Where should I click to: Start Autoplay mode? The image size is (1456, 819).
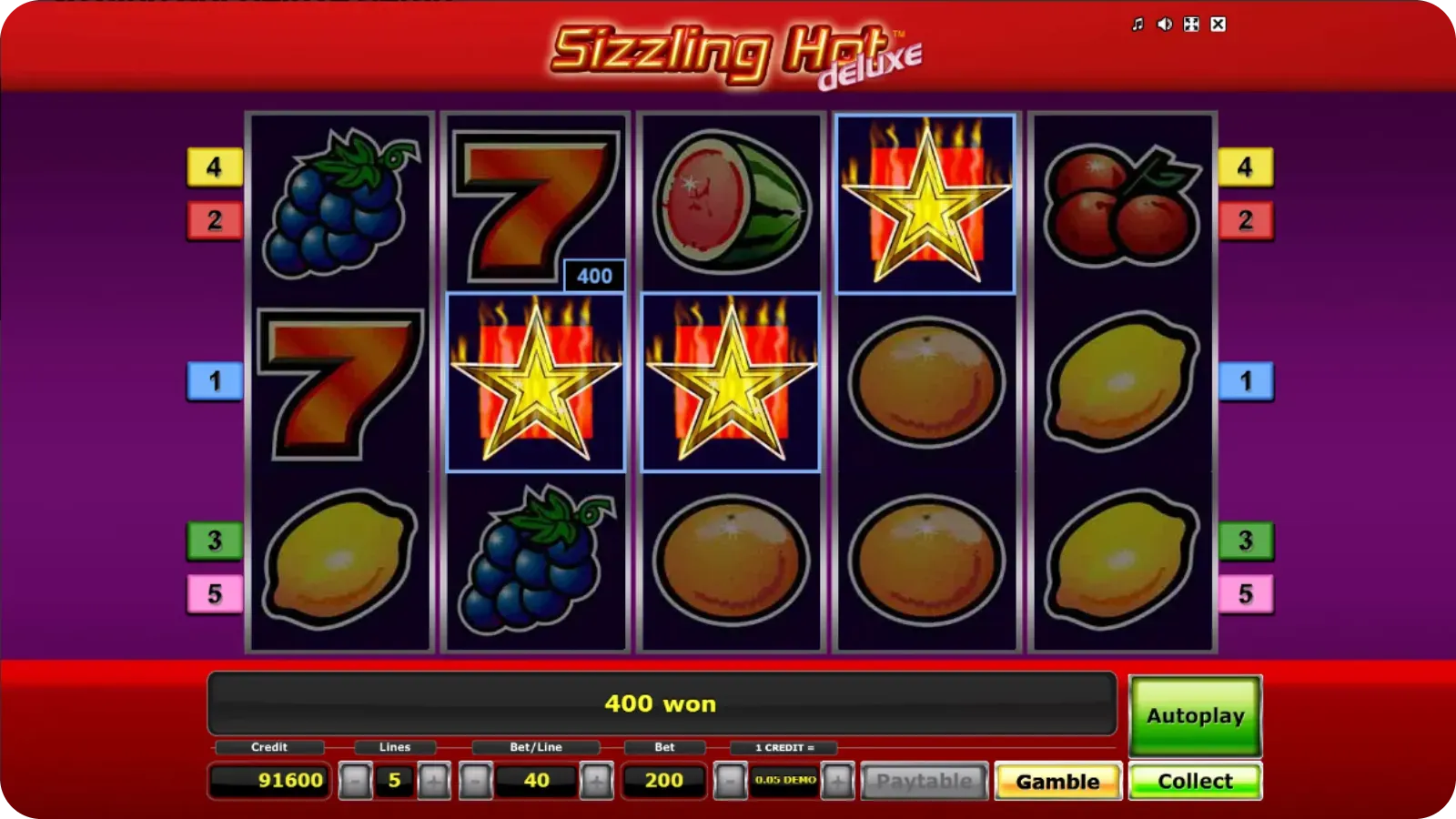click(1195, 716)
